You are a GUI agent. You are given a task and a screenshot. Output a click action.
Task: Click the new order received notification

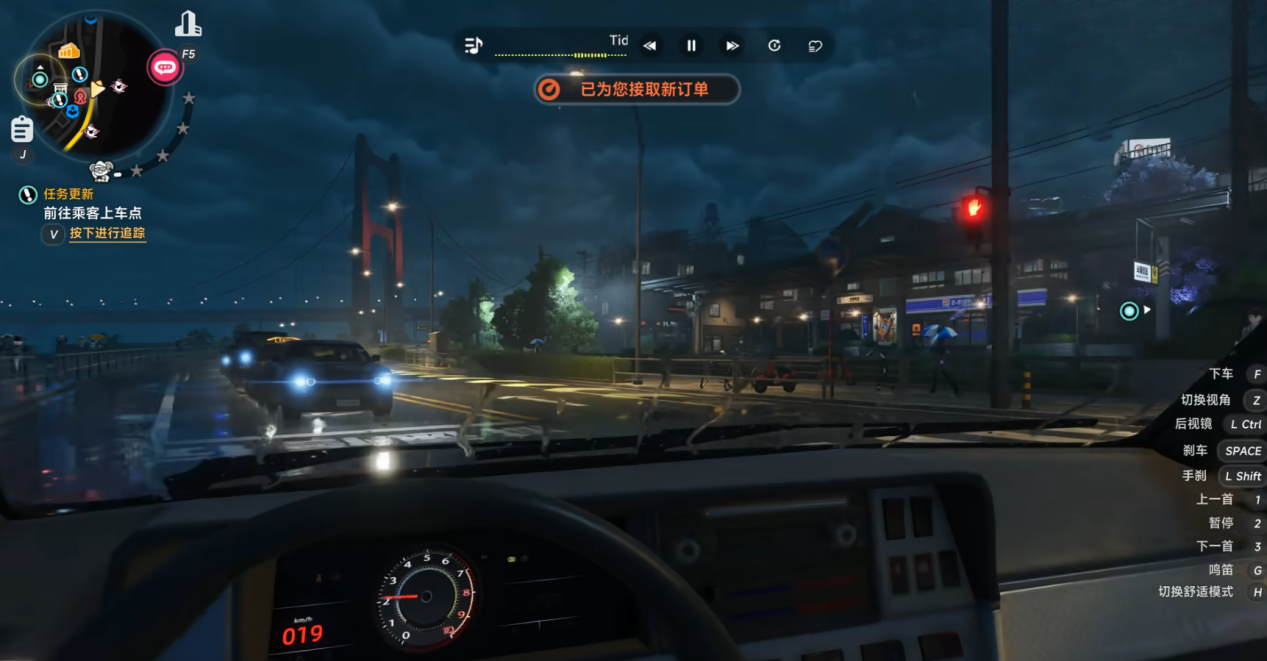pos(637,89)
